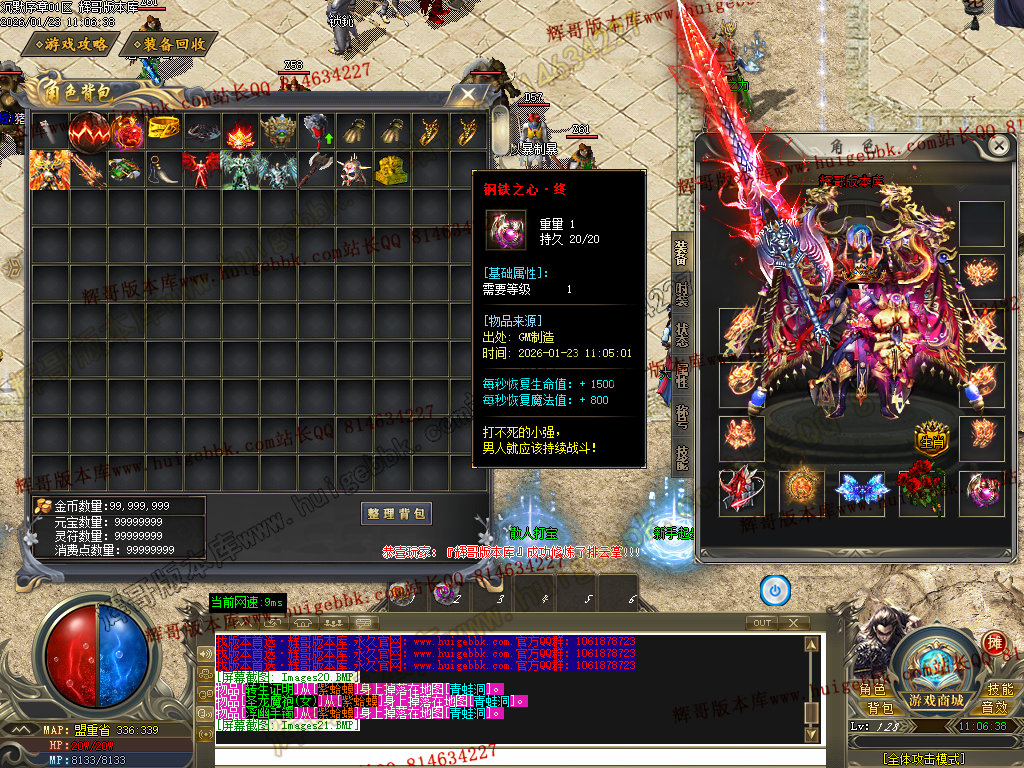The height and width of the screenshot is (768, 1024).
Task: Click the 整理背包 sort bag button
Action: [x=397, y=513]
